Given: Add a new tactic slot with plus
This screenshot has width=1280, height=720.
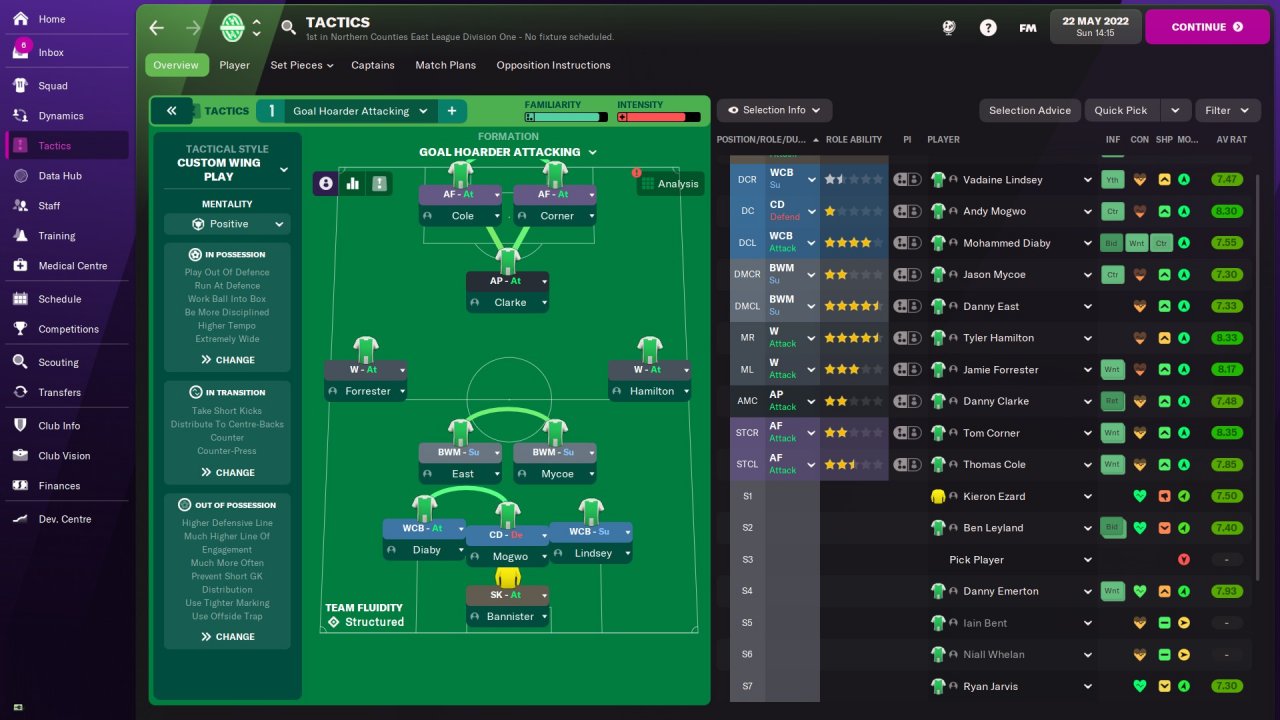Looking at the screenshot, I should [x=451, y=111].
